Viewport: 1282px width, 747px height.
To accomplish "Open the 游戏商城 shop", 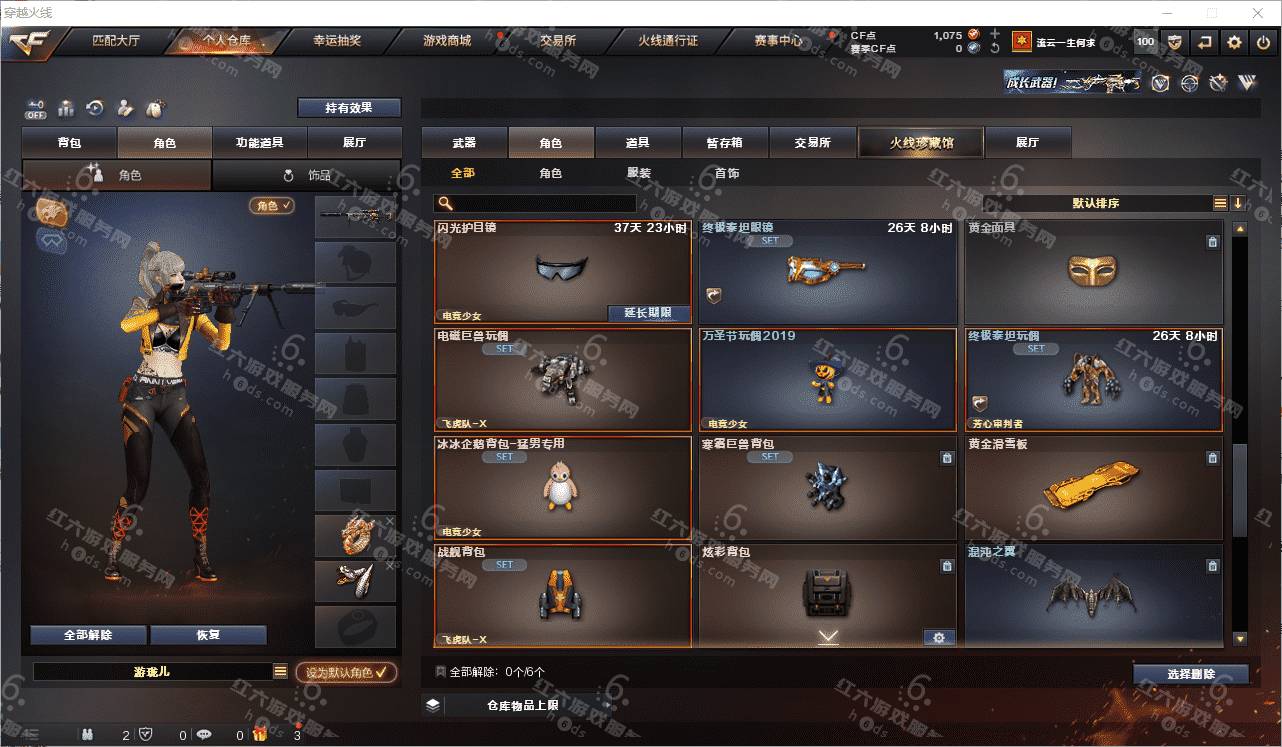I will point(446,41).
